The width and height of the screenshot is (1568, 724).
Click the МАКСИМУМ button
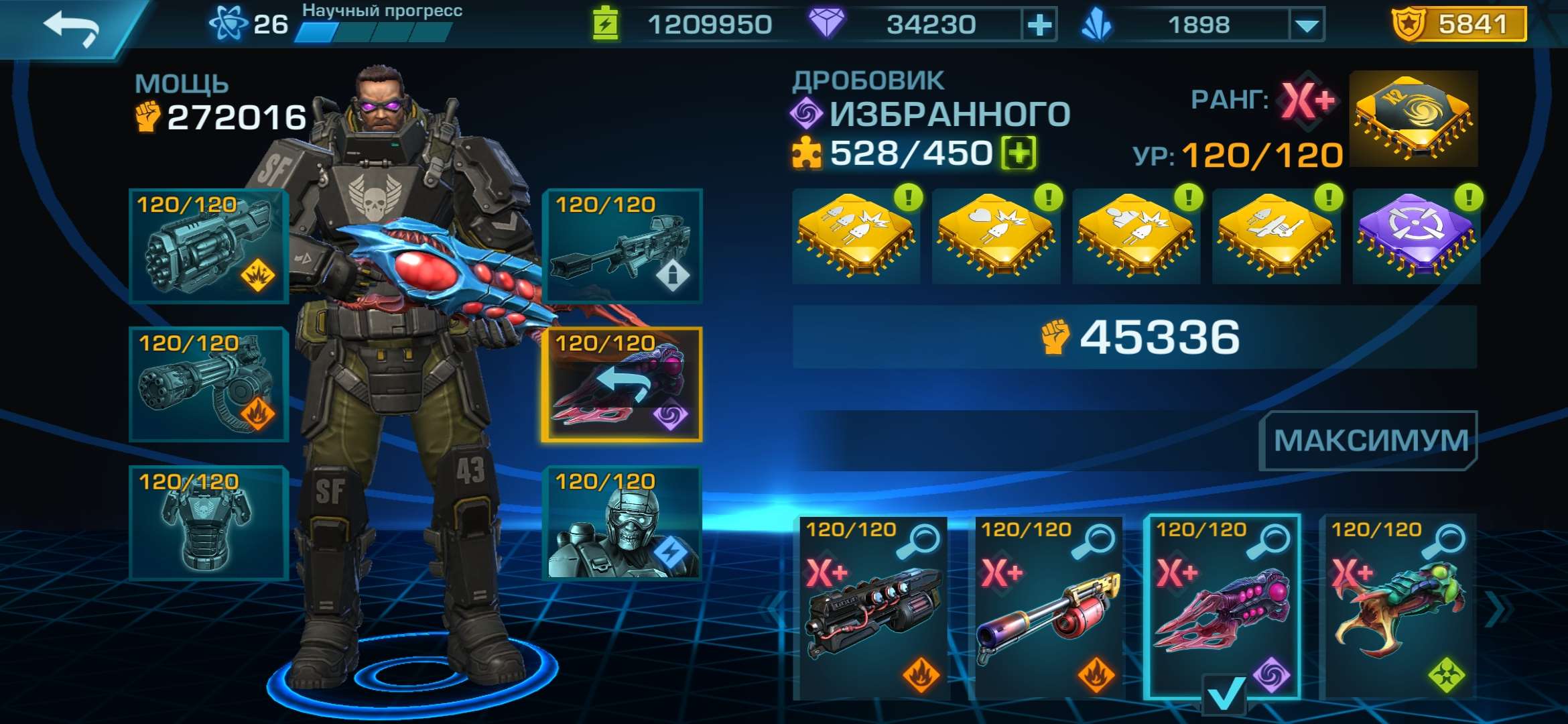1368,440
